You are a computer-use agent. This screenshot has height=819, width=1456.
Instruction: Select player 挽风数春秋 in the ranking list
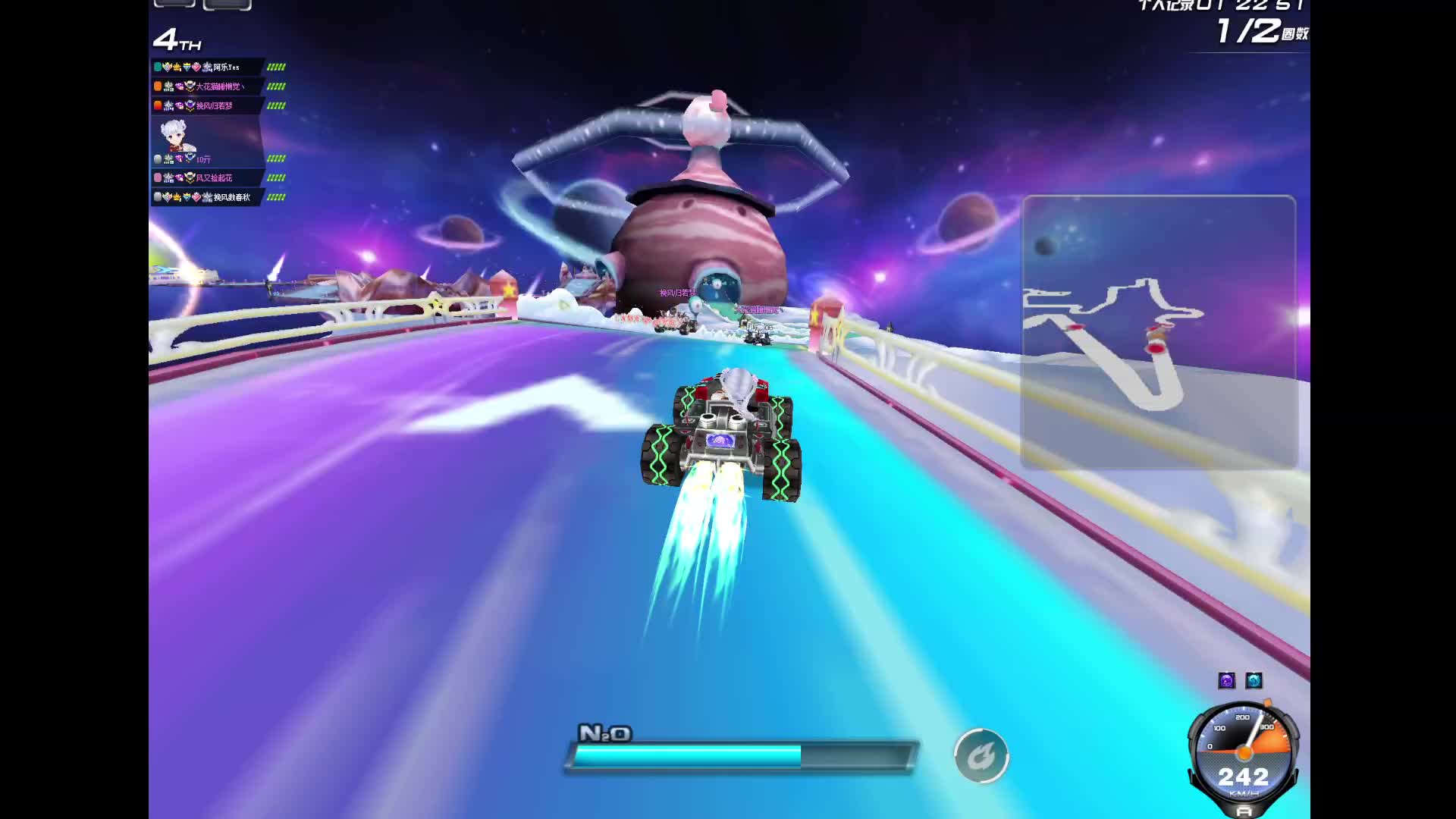(x=231, y=197)
